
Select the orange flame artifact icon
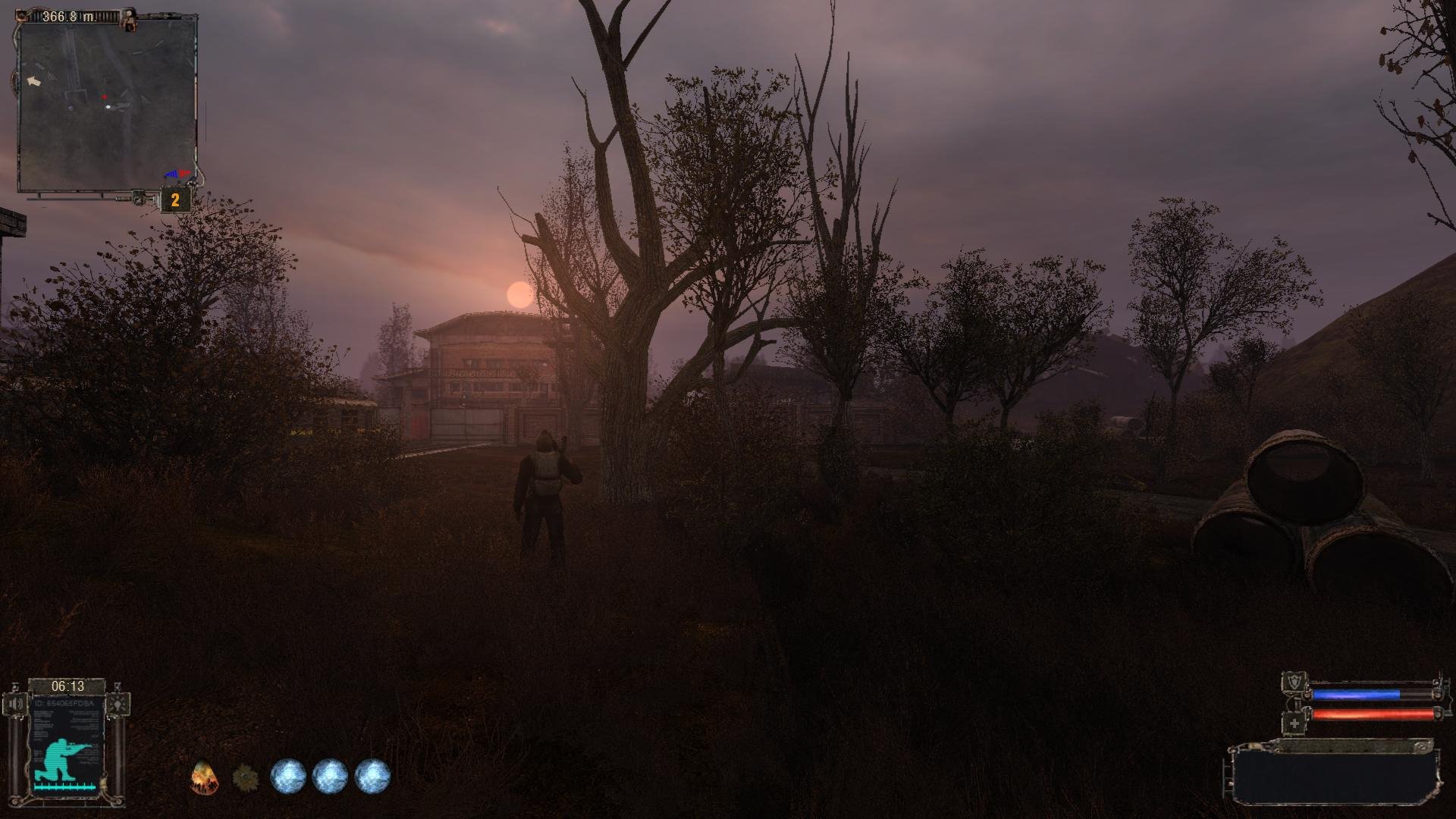click(x=202, y=777)
